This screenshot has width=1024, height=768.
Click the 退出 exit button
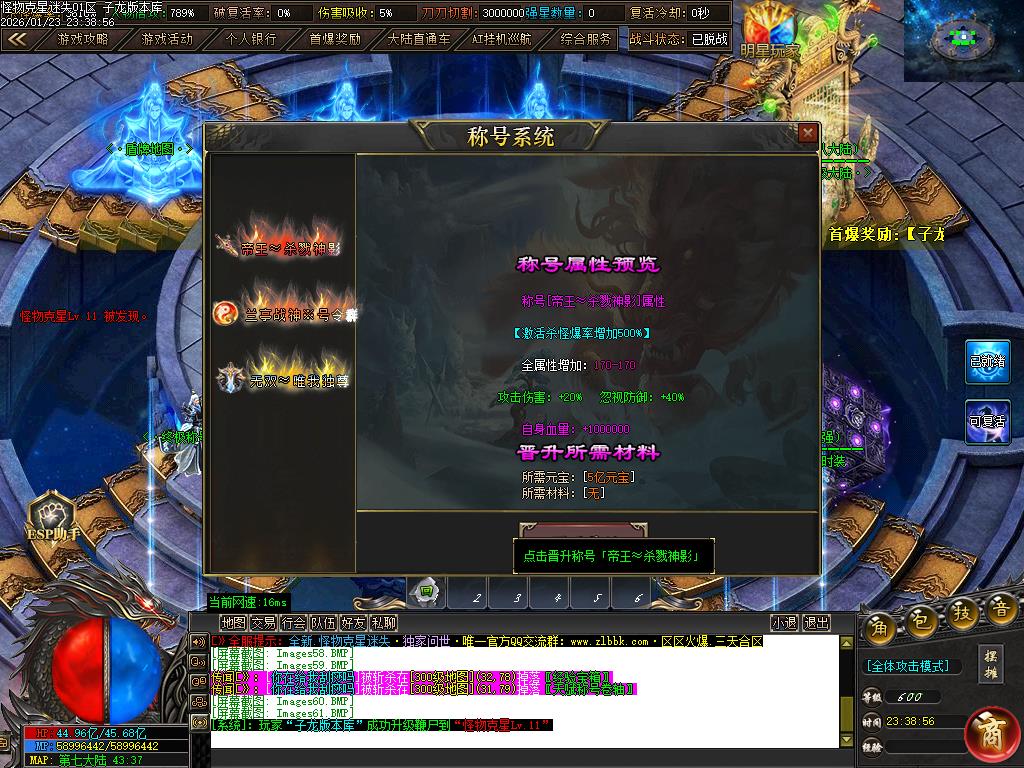pyautogui.click(x=817, y=623)
